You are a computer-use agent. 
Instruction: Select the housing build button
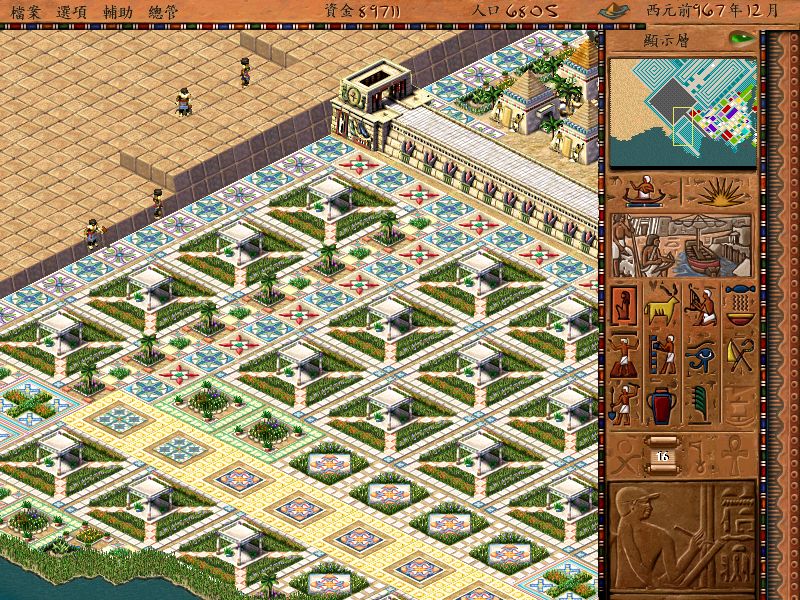point(625,305)
